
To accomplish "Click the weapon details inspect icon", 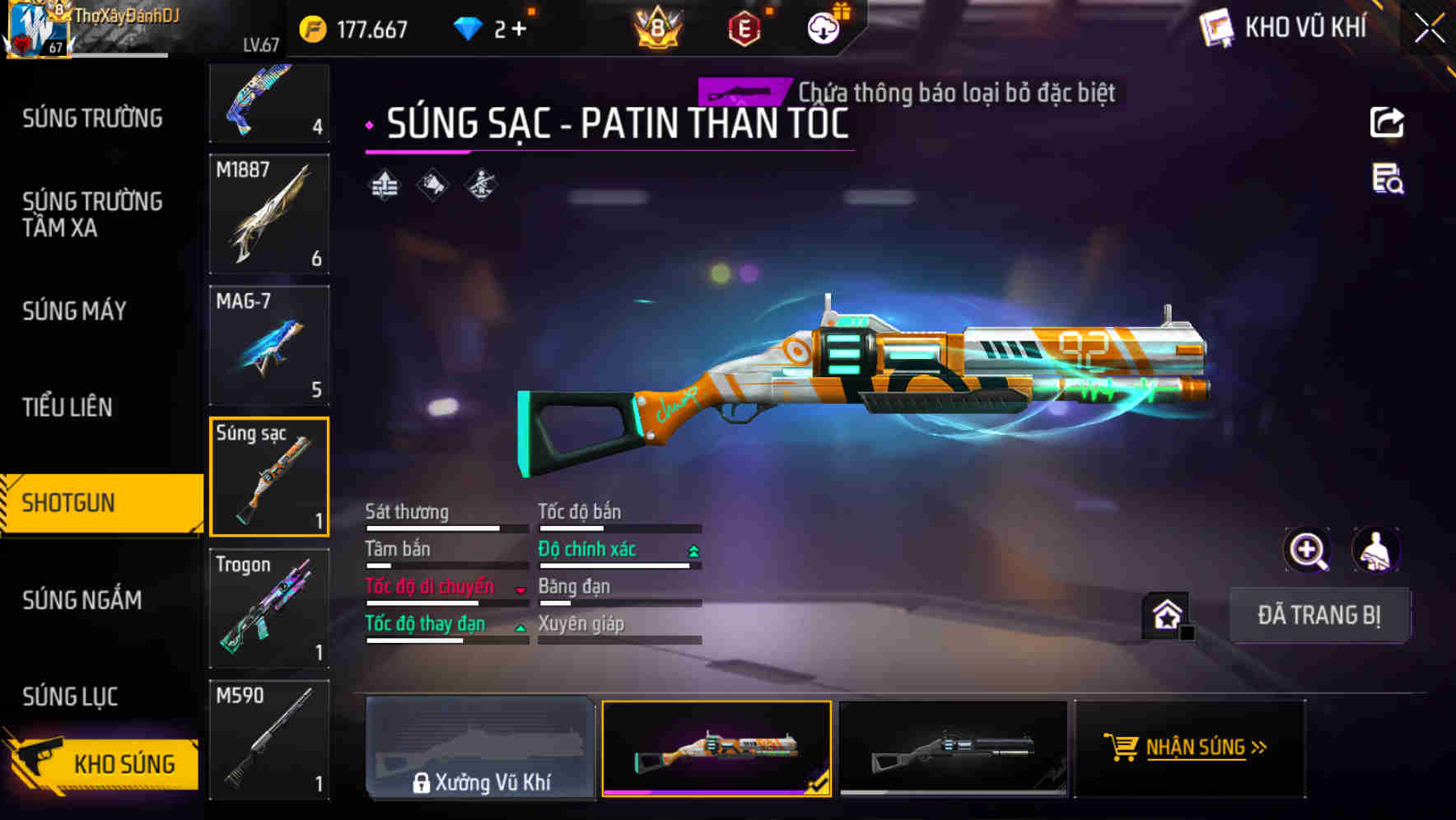I will pos(1388,183).
